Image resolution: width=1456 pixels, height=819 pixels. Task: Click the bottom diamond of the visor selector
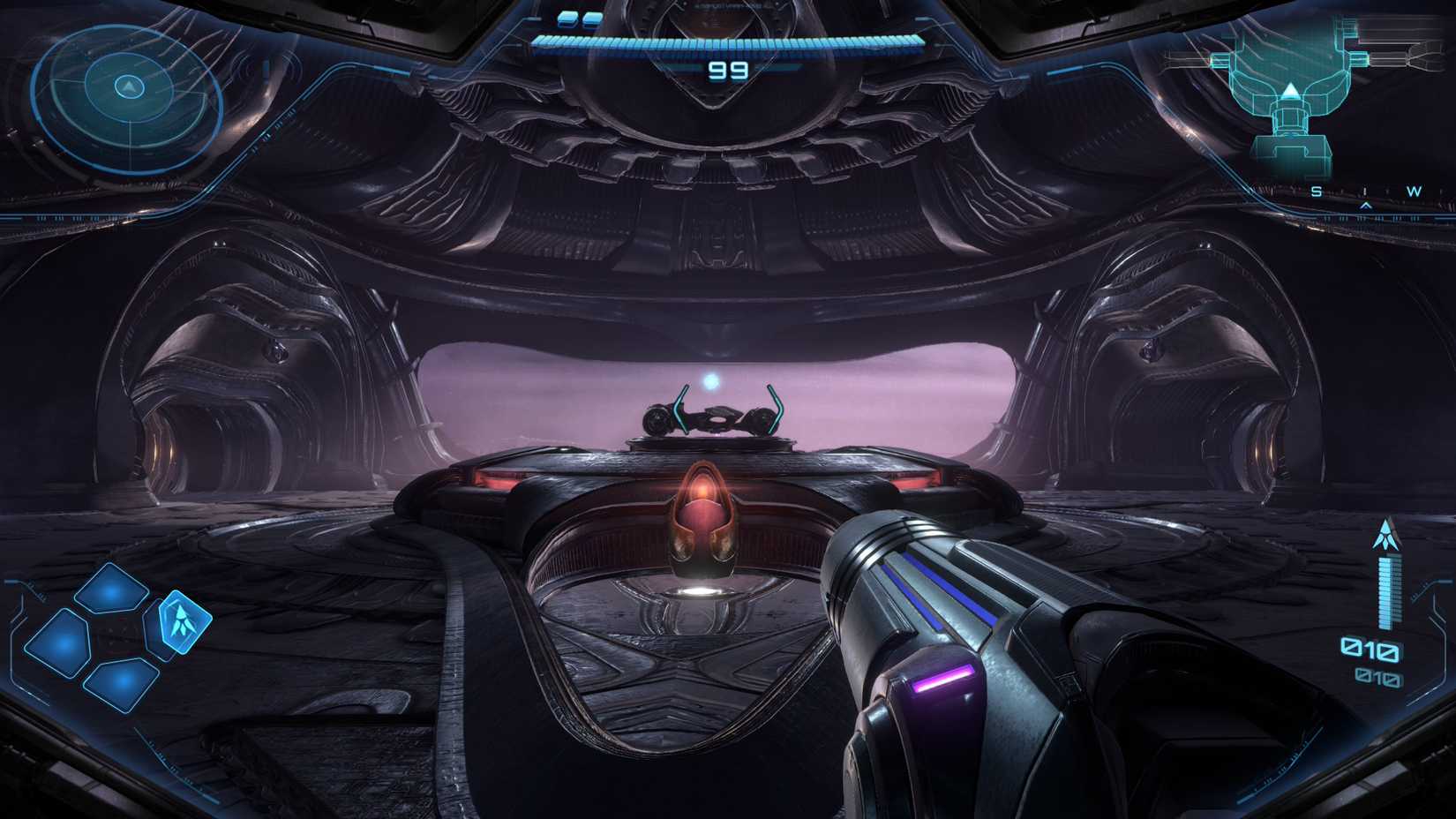point(120,684)
